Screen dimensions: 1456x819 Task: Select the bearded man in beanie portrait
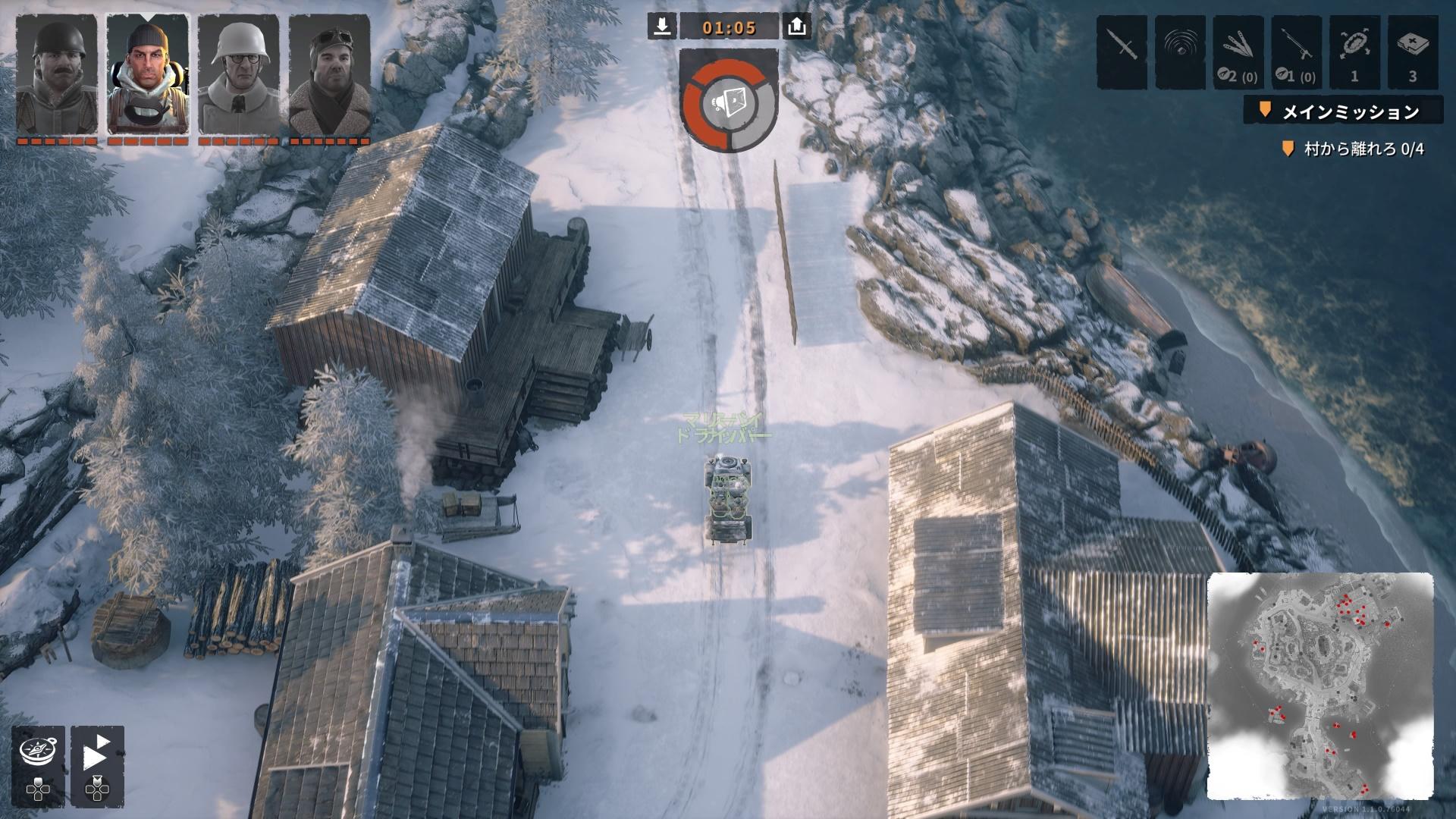point(147,74)
